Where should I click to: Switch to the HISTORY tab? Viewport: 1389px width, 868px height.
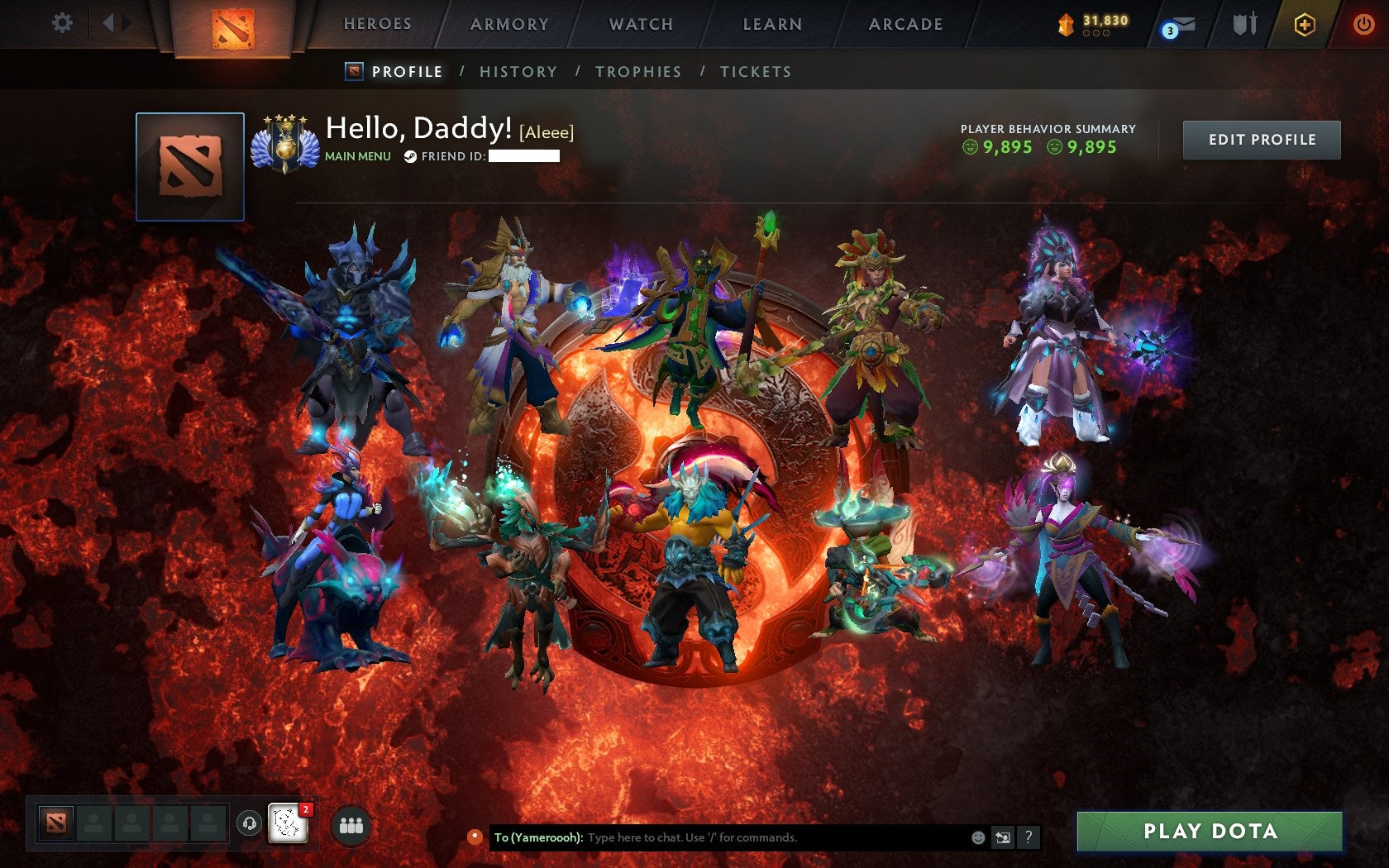(517, 72)
